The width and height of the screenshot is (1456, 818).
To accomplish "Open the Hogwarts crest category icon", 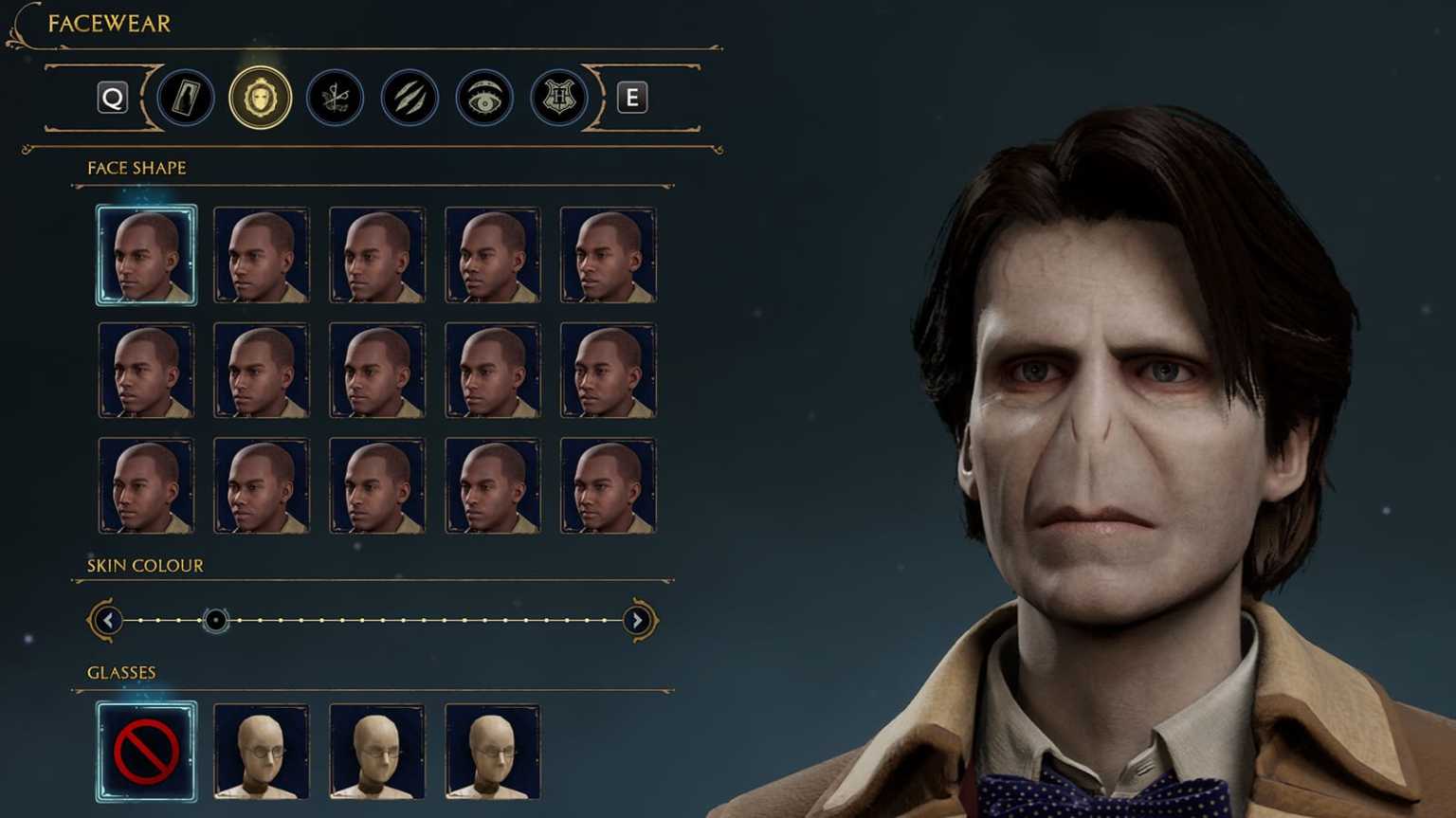I will pyautogui.click(x=557, y=97).
